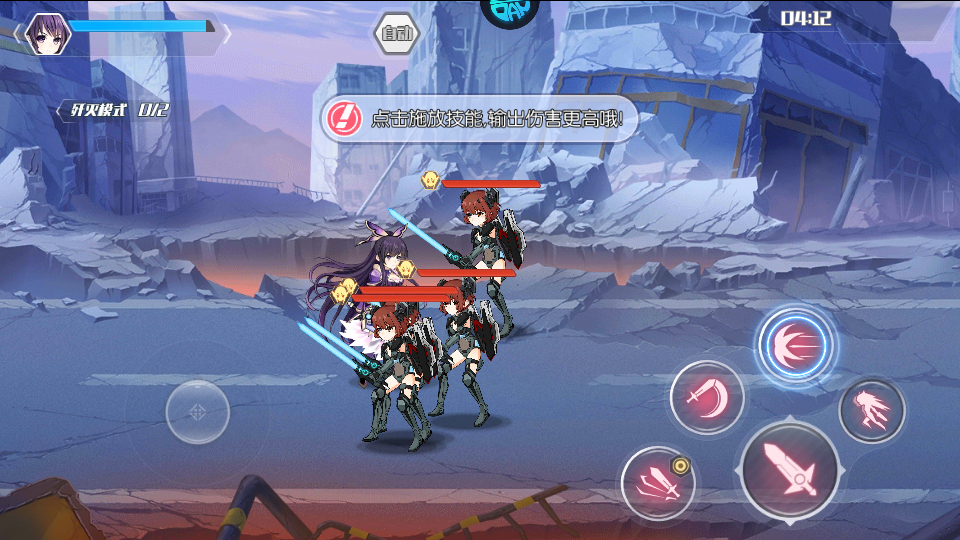Toggle the auto-battle hexagon button
Viewport: 960px width, 540px height.
(x=397, y=34)
